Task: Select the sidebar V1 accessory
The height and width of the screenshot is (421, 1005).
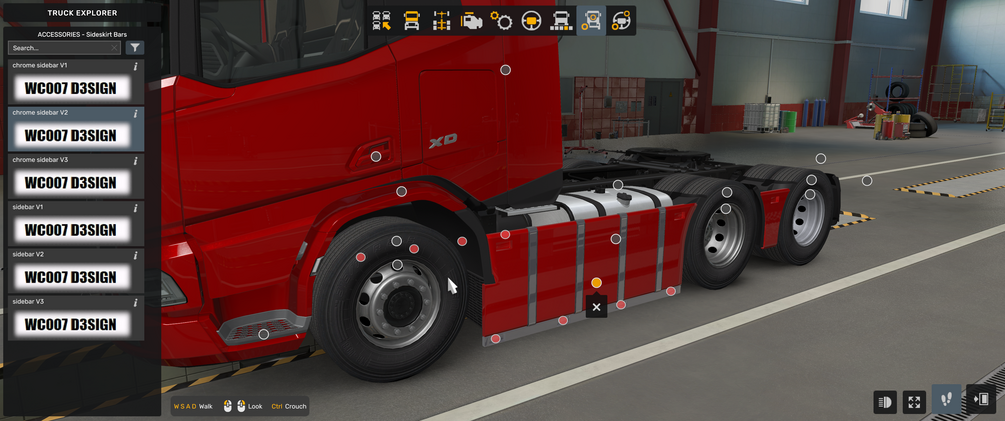Action: 70,230
